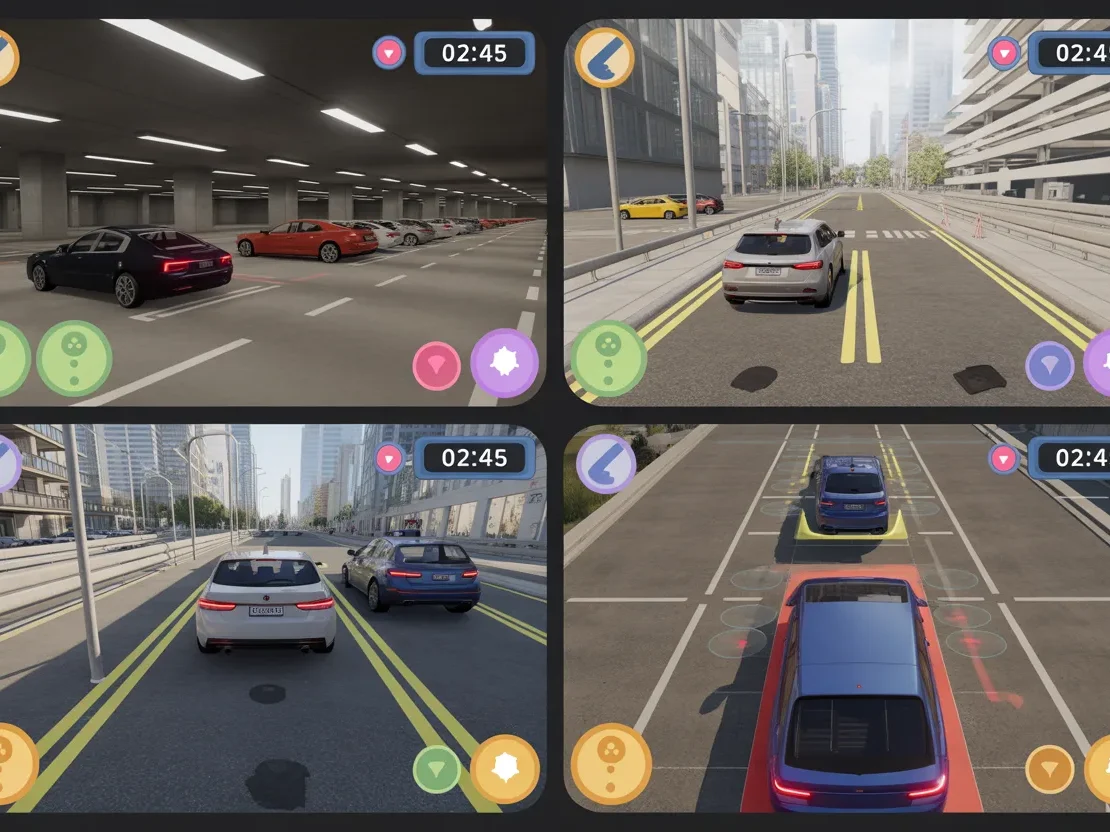
Task: Hit the green three-dot button beside the silver SUV
Action: 608,359
